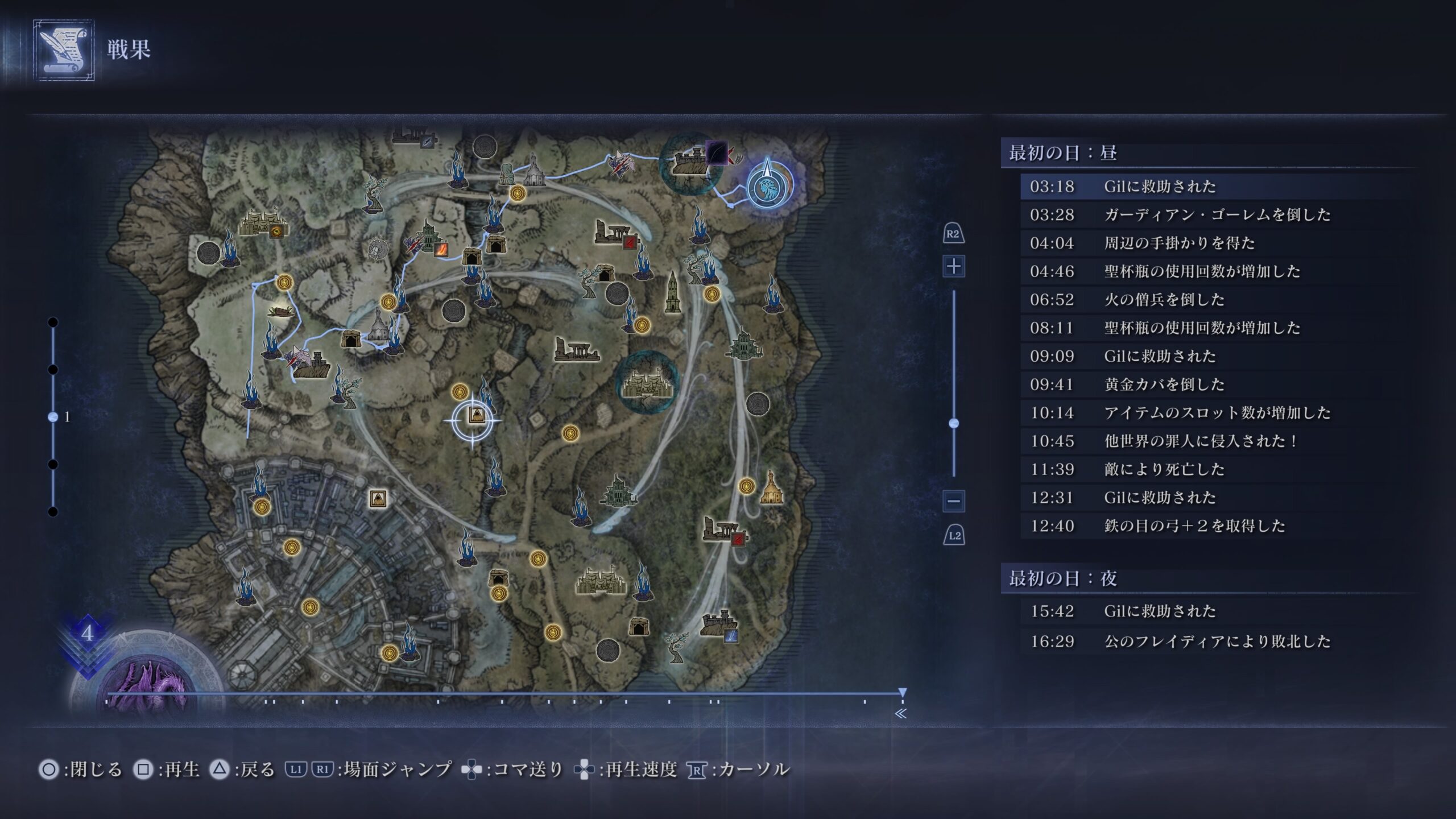The image size is (1456, 819).
Task: Select the 最初の日：昼 section header
Action: coord(1062,153)
